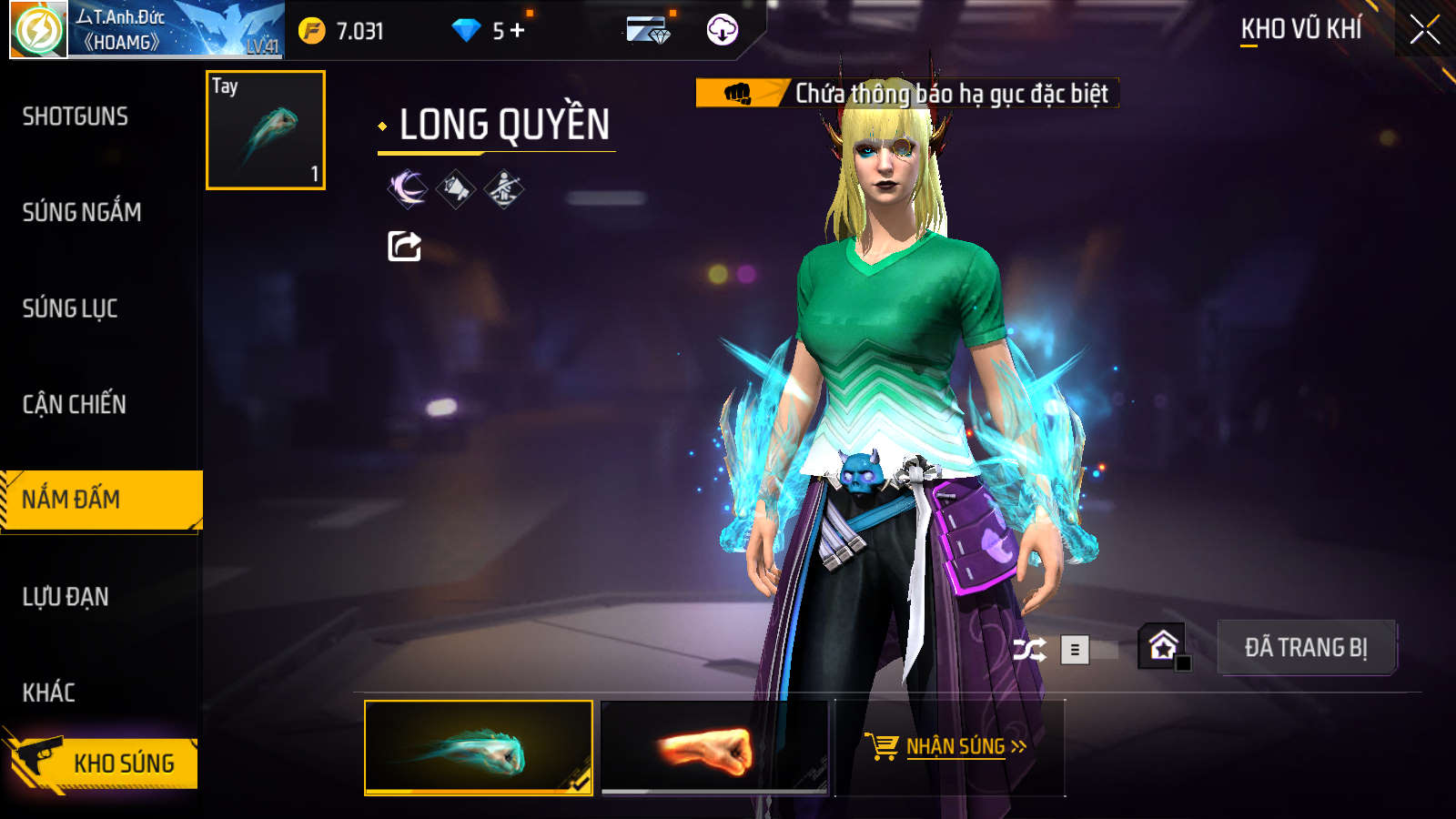Screen dimensions: 1456x819
Task: Select the teal dragon fist skin
Action: pos(479,747)
